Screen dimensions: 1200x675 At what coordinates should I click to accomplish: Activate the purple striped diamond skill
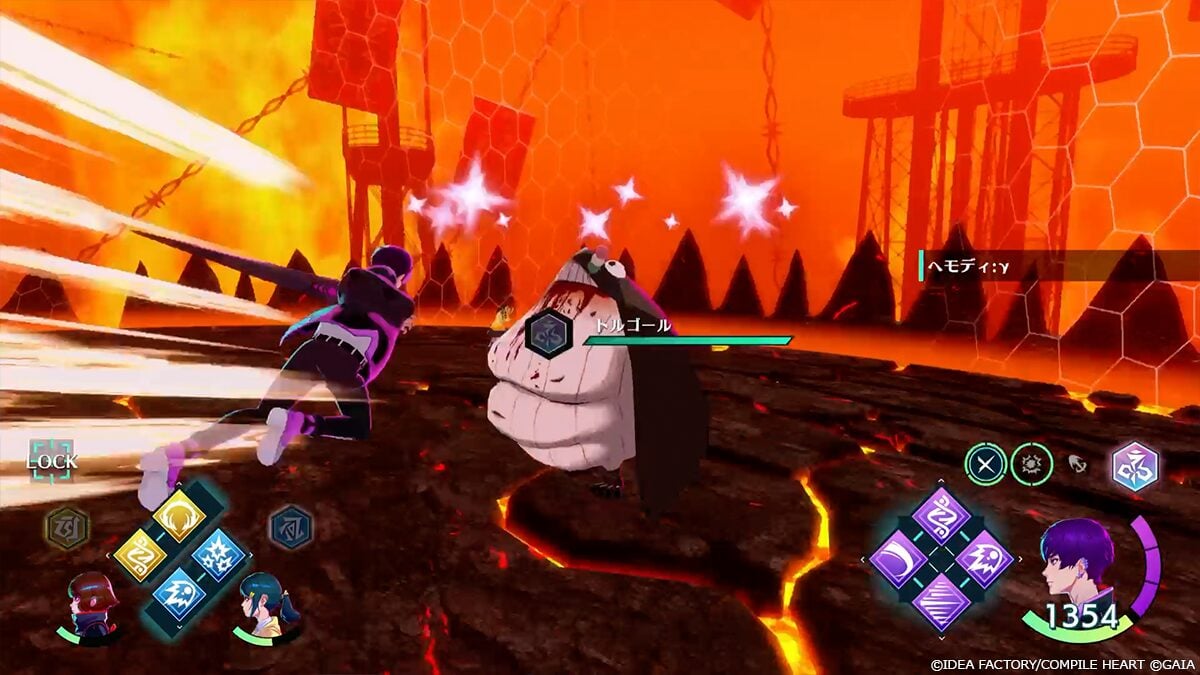point(941,602)
